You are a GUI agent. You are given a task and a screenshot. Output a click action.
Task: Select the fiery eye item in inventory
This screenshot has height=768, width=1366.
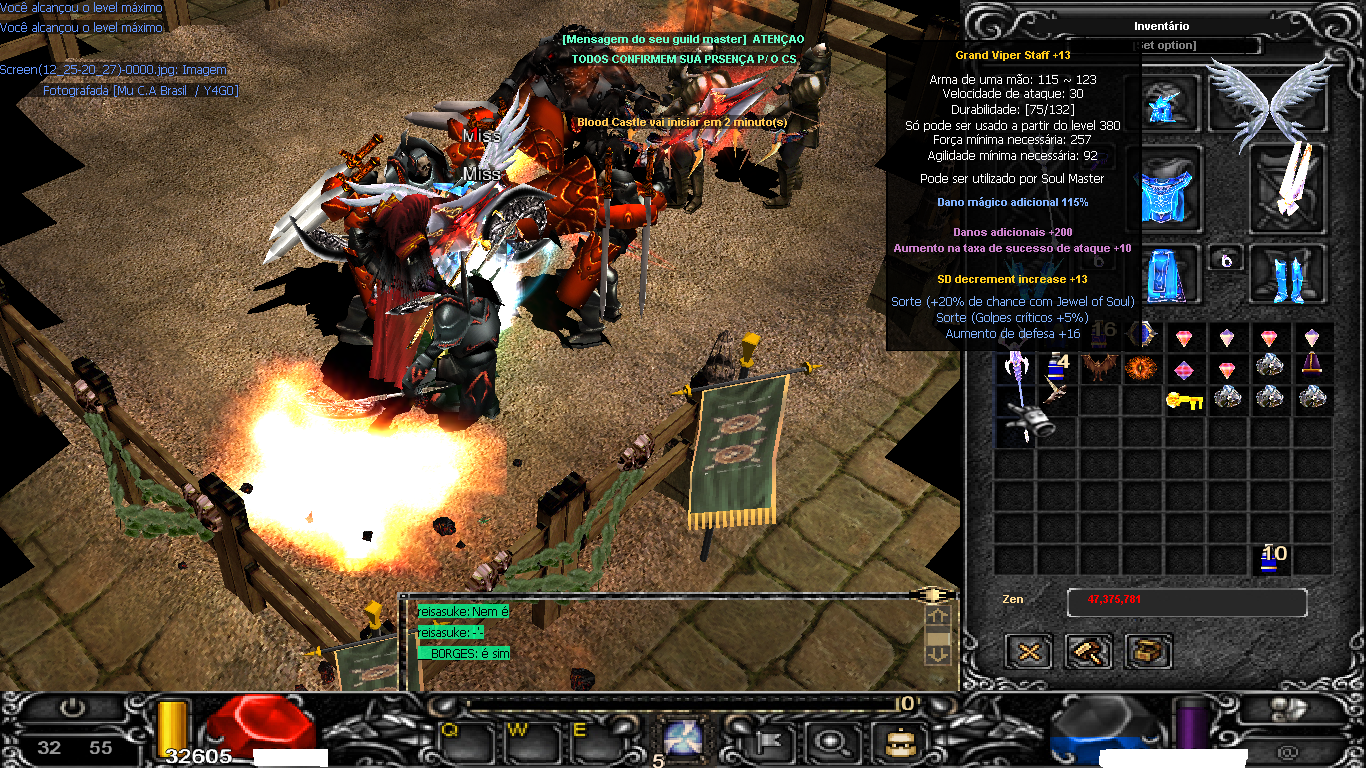point(1140,368)
